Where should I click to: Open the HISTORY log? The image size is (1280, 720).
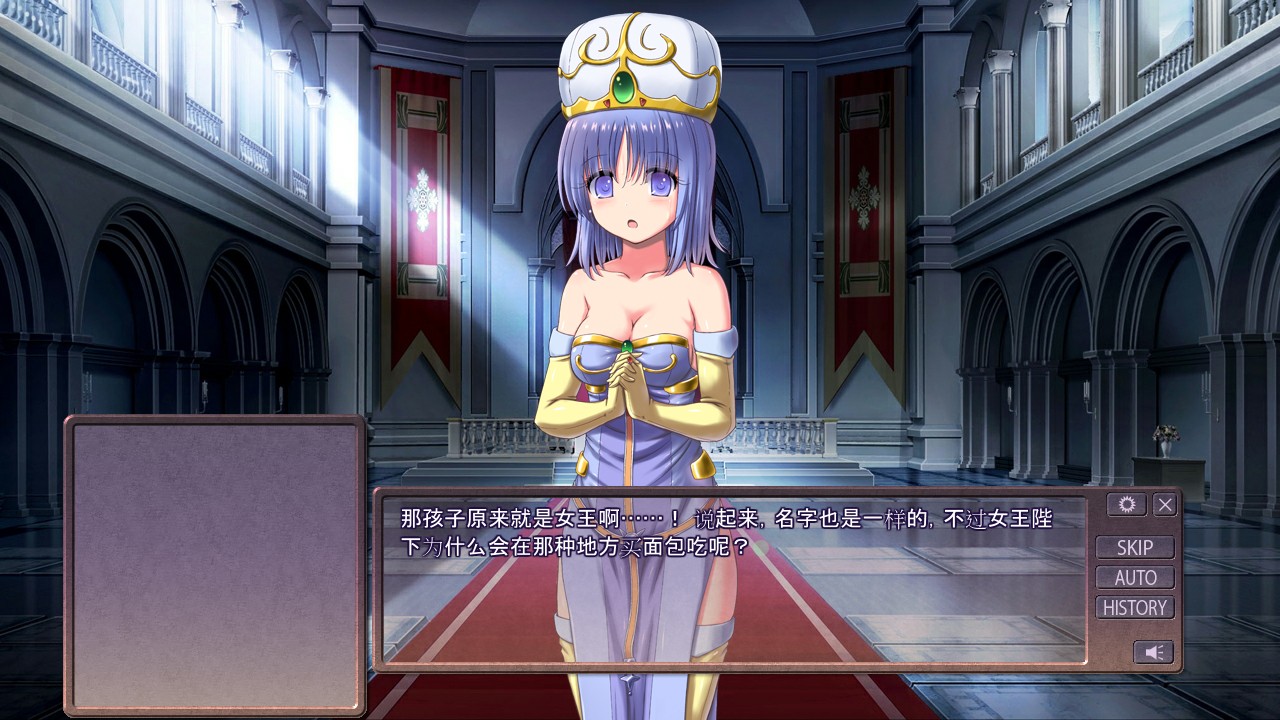pos(1135,607)
